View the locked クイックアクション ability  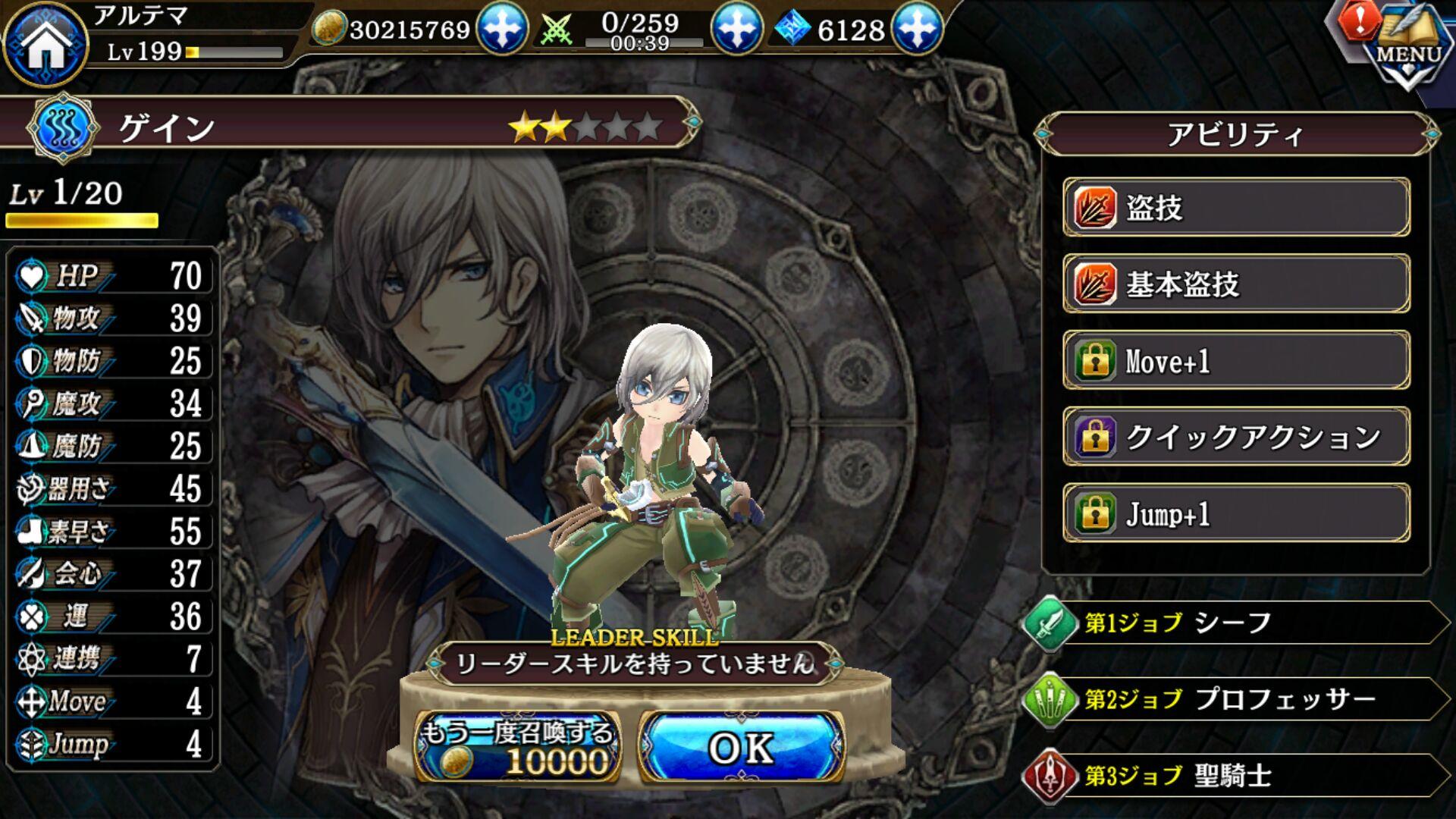tap(1236, 437)
